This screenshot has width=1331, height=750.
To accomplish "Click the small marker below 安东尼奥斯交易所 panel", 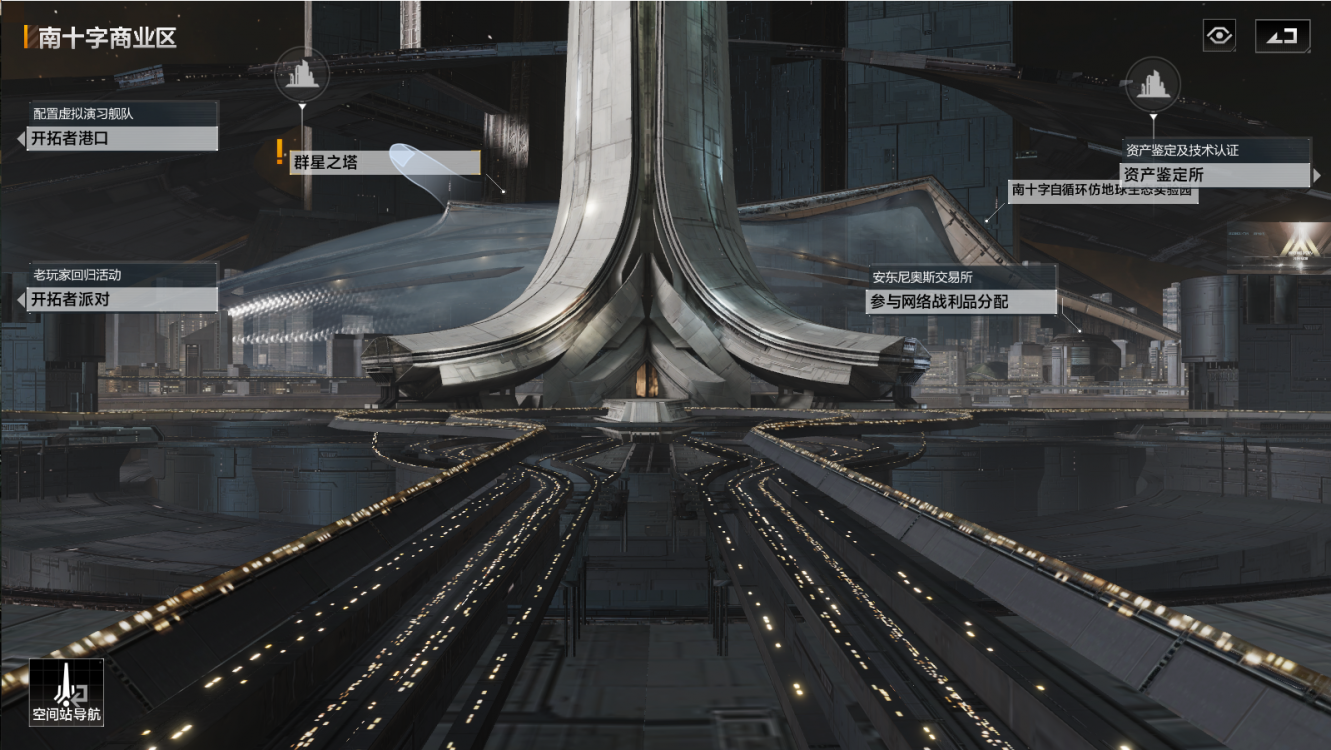I will coord(1079,330).
